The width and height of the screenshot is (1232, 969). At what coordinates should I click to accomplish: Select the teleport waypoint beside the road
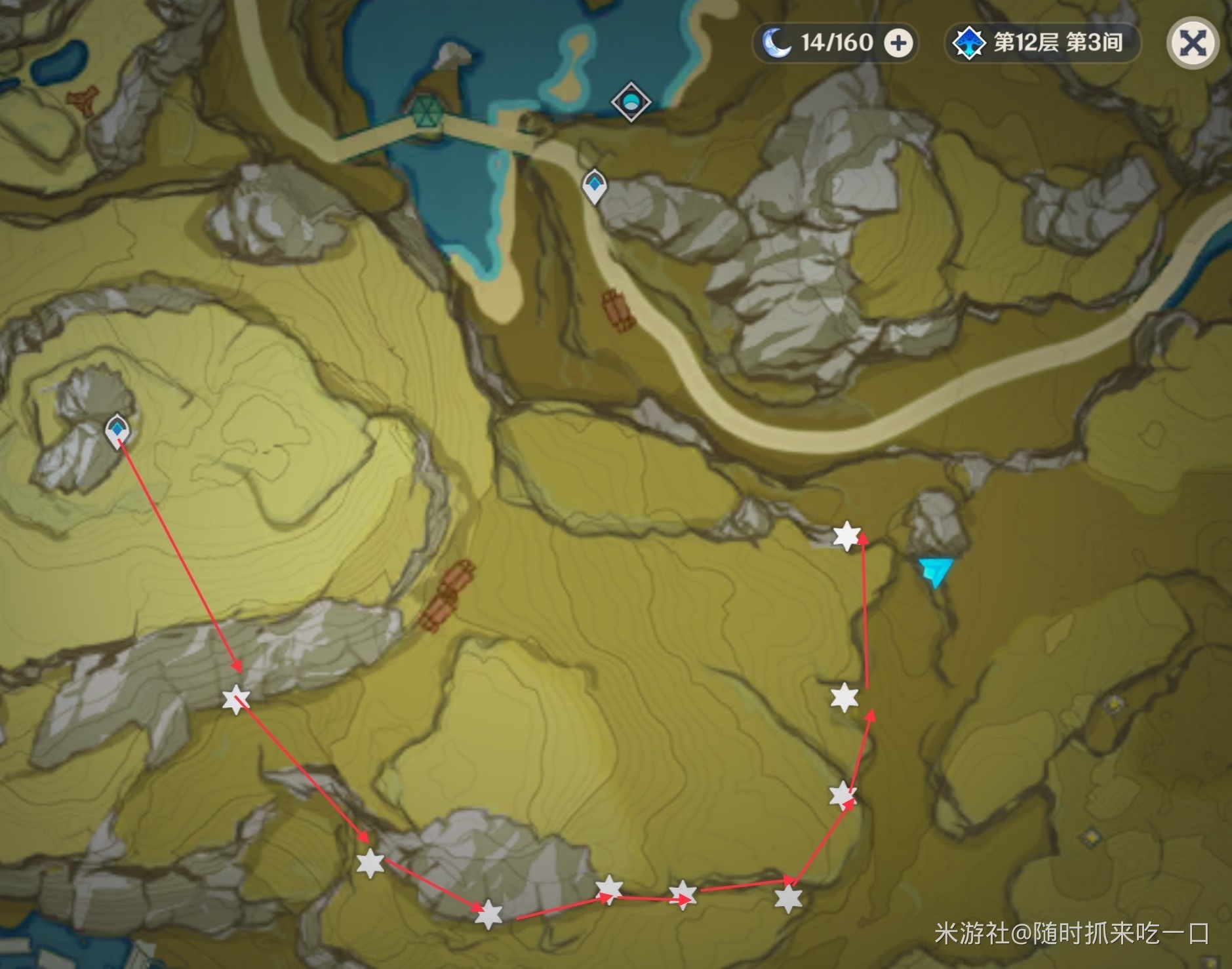tap(594, 185)
